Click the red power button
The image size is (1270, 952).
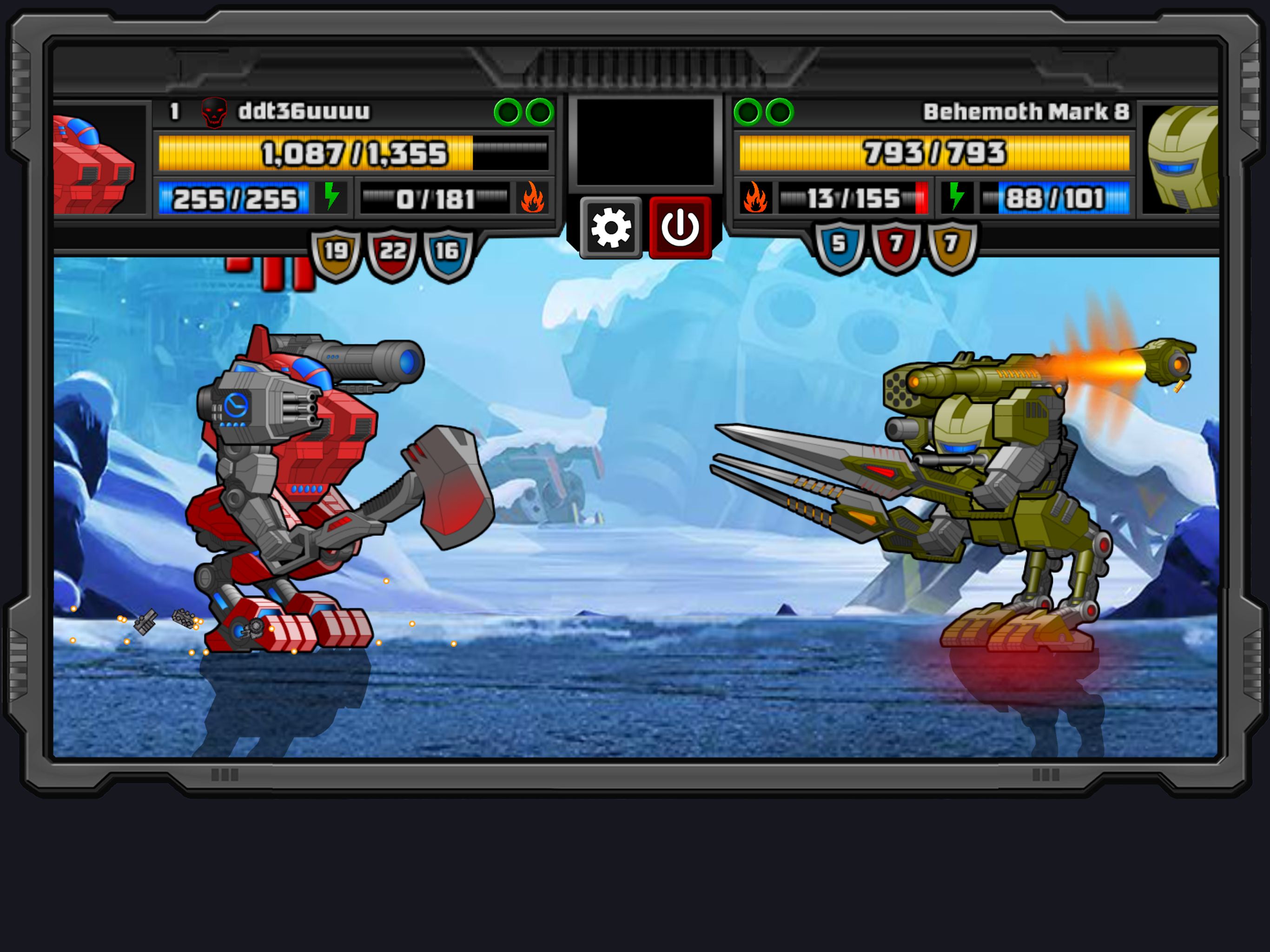(681, 227)
